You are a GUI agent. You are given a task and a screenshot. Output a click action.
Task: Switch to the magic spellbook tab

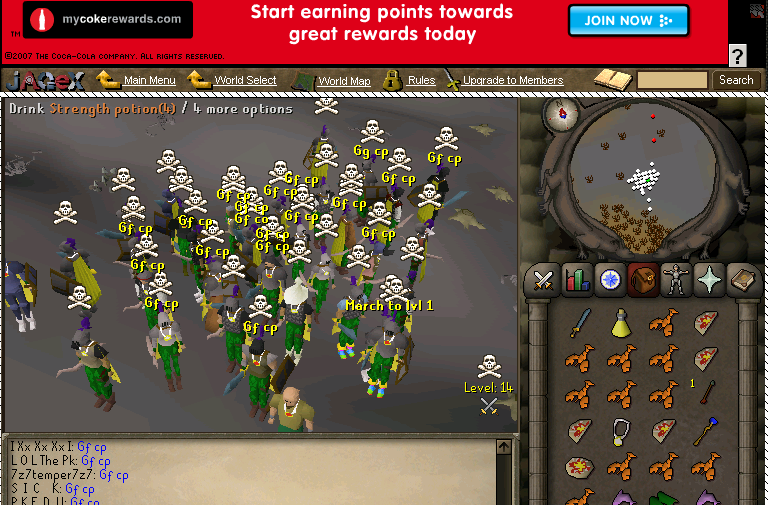click(742, 281)
